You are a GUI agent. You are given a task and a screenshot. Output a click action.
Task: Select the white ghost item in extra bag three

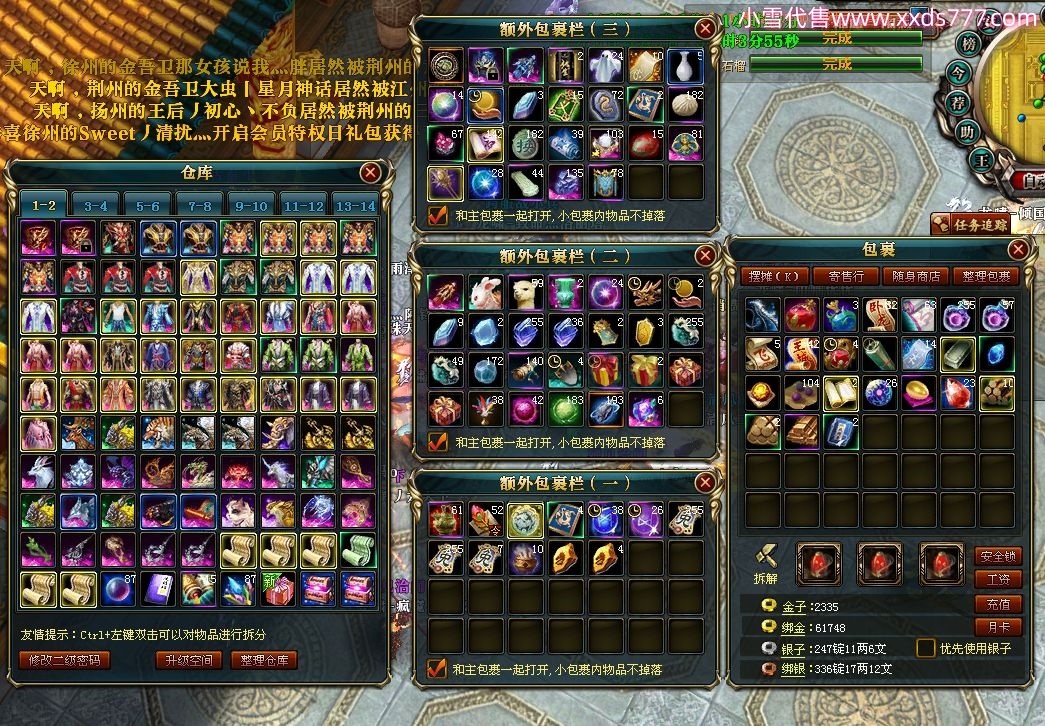606,66
